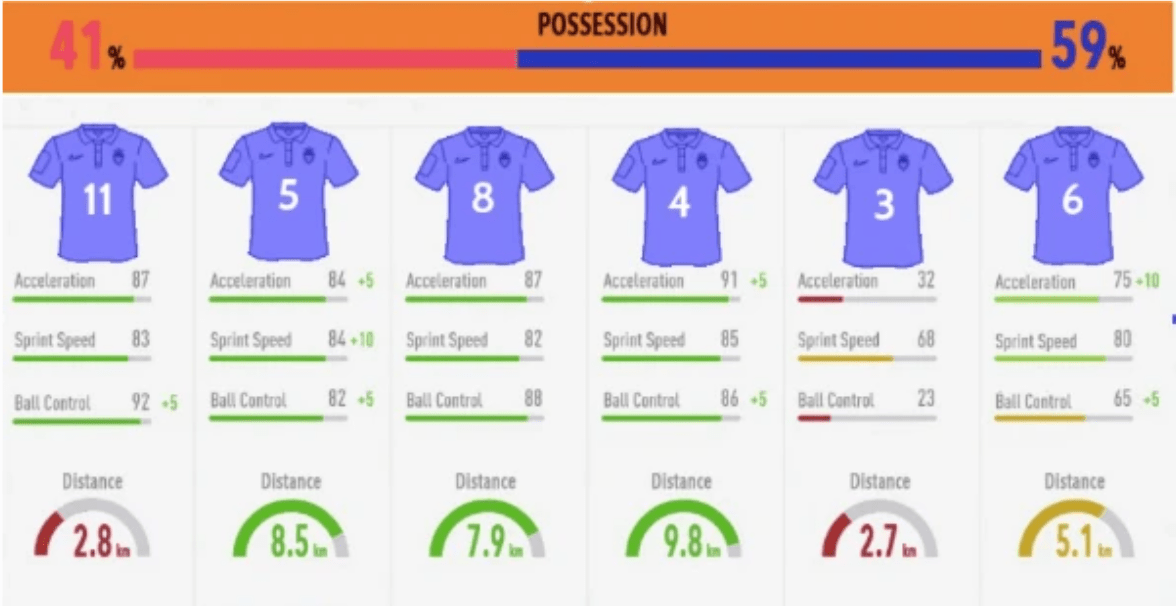Pick the number 8 player jersey
1176x606 pixels.
(483, 194)
